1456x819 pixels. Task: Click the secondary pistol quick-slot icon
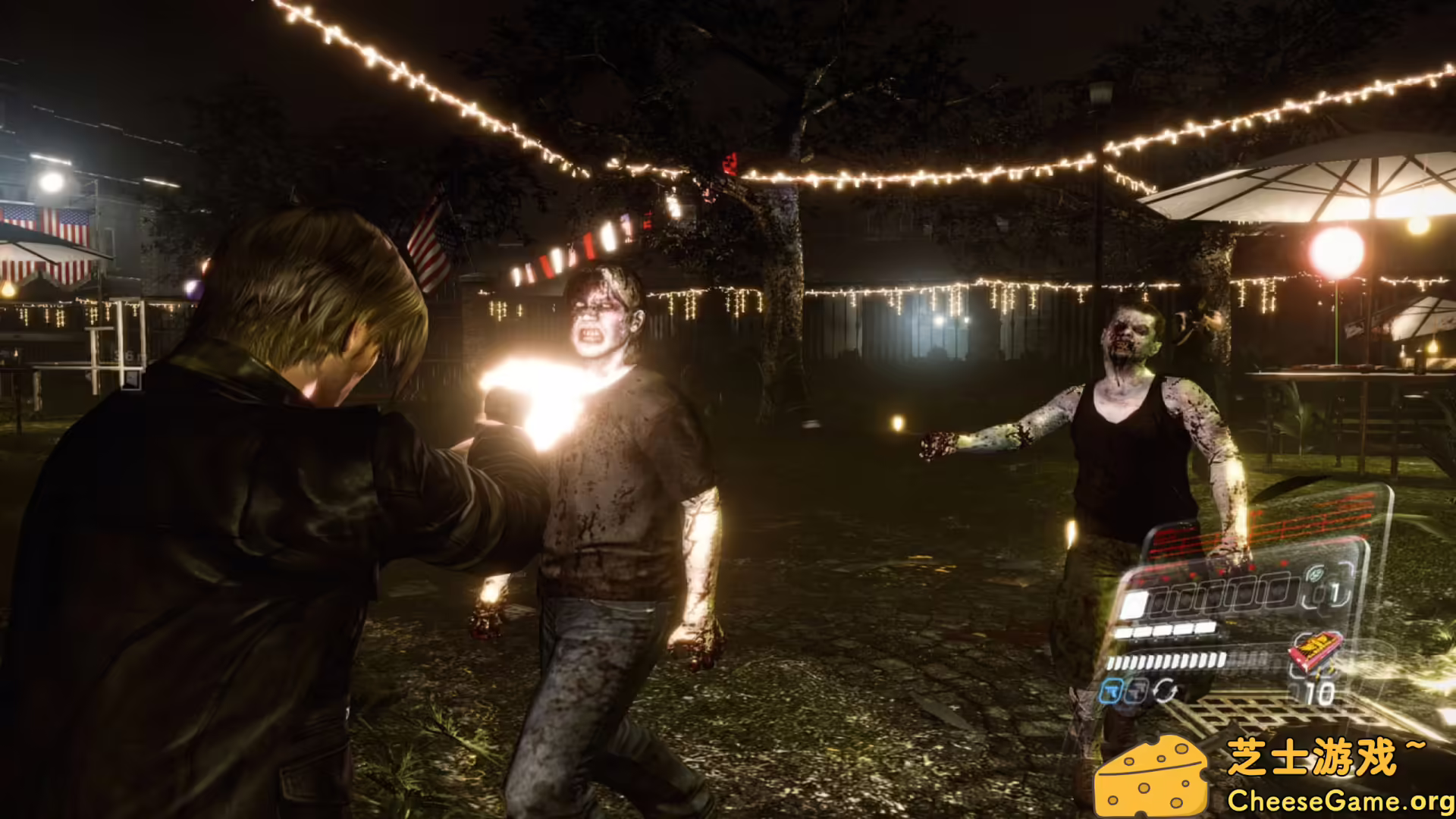click(x=1135, y=691)
